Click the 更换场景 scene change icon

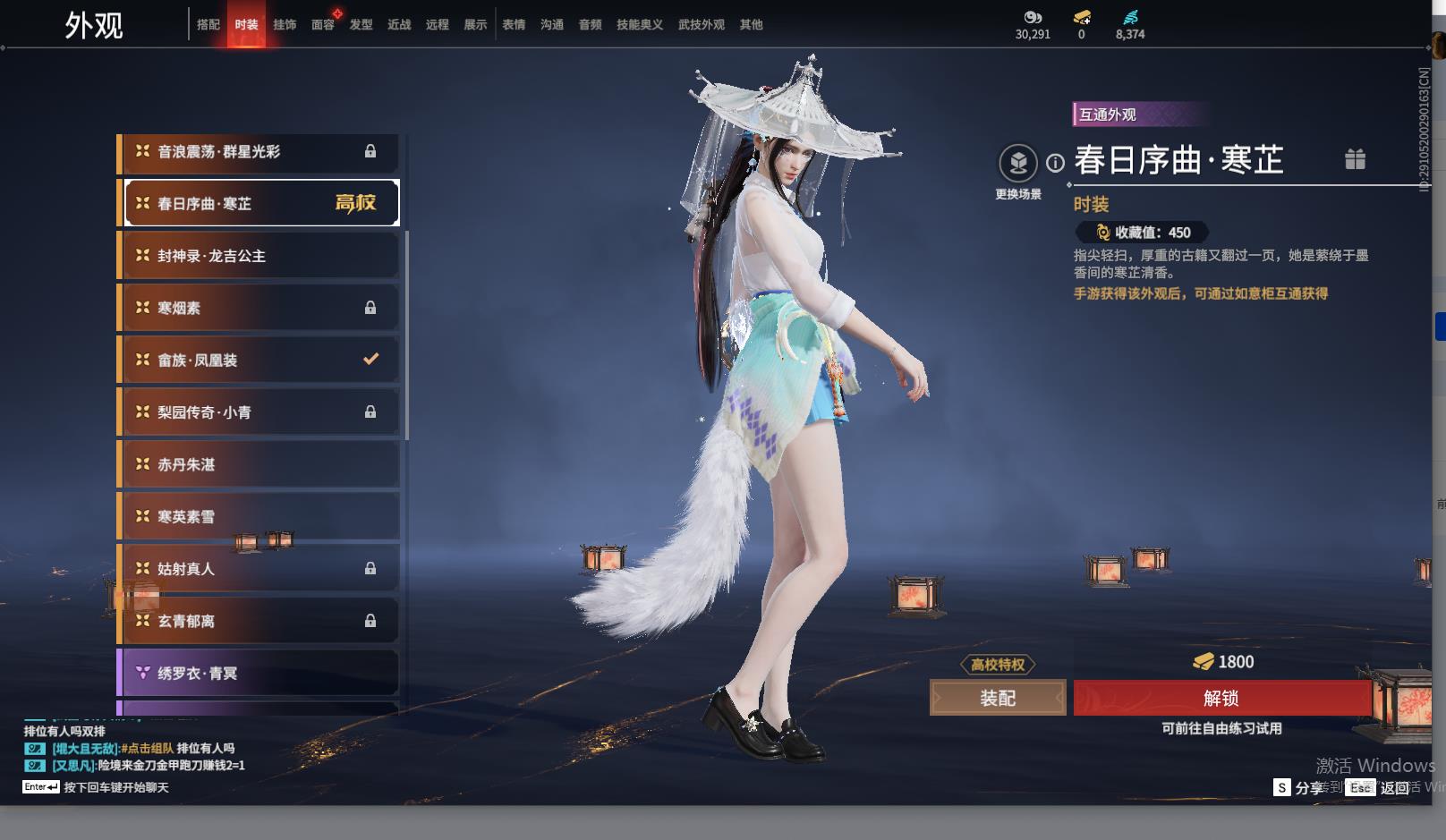(x=1018, y=164)
